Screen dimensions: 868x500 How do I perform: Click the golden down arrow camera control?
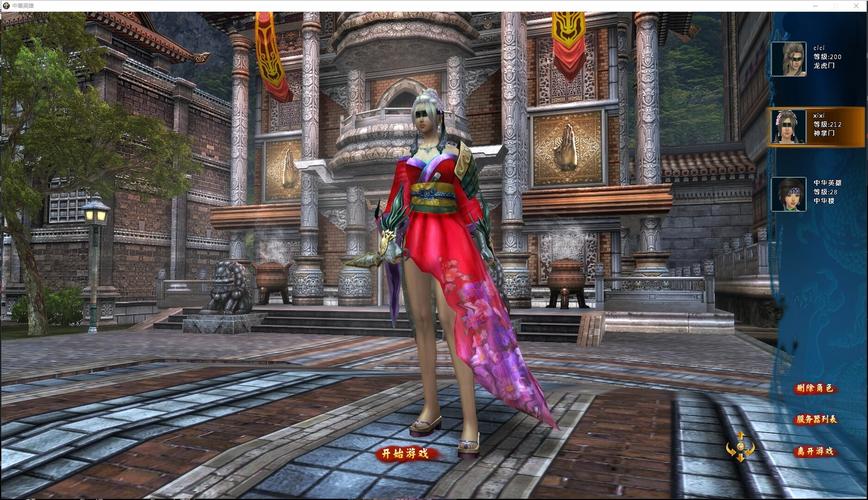pos(740,458)
